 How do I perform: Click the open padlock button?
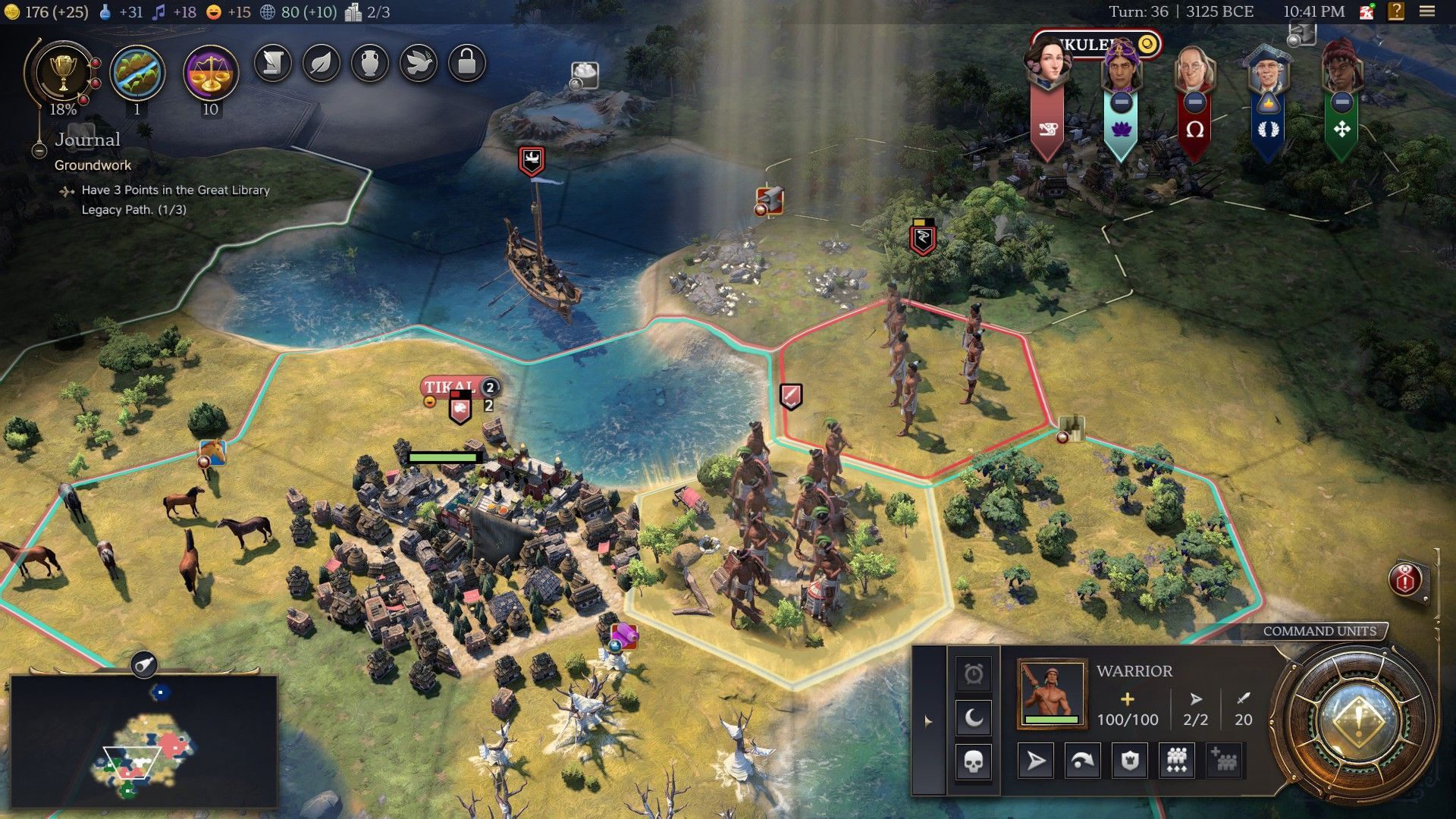point(467,63)
